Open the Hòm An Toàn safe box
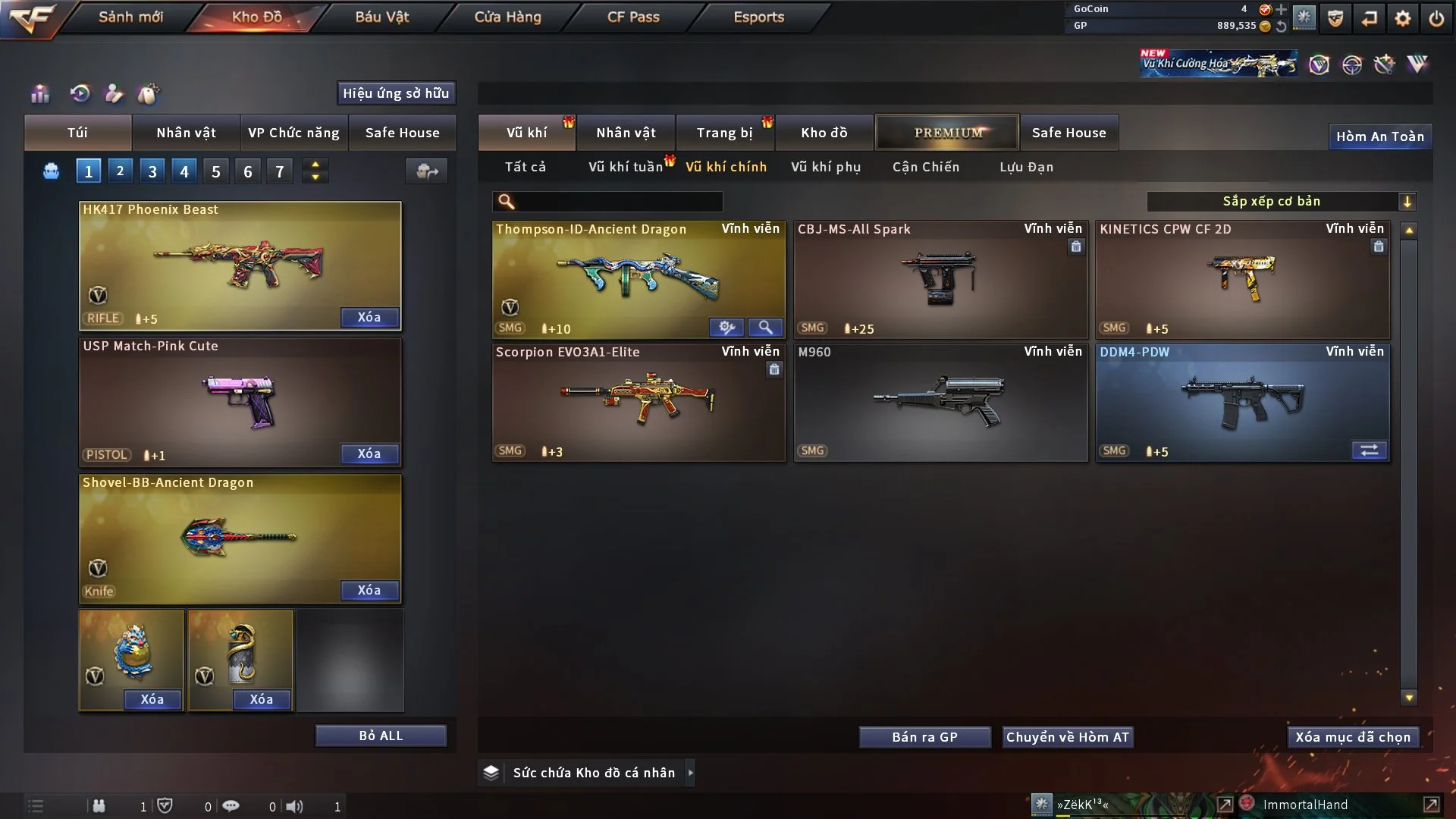The image size is (1456, 819). pos(1379,136)
